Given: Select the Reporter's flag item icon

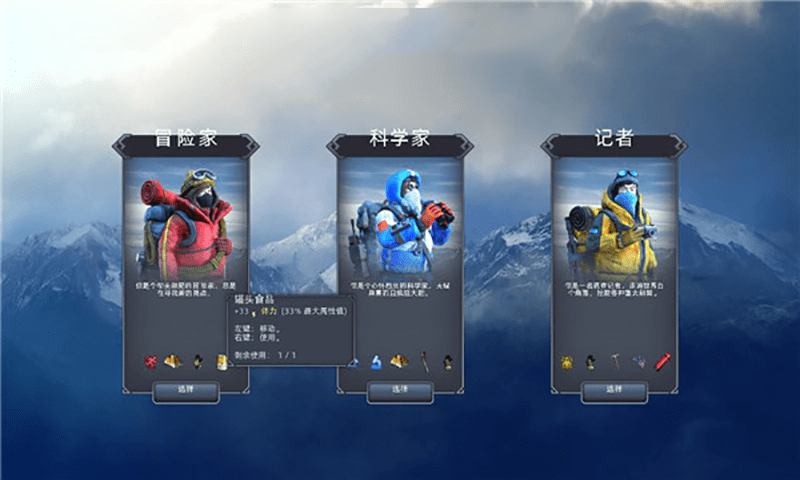Looking at the screenshot, I should (639, 361).
